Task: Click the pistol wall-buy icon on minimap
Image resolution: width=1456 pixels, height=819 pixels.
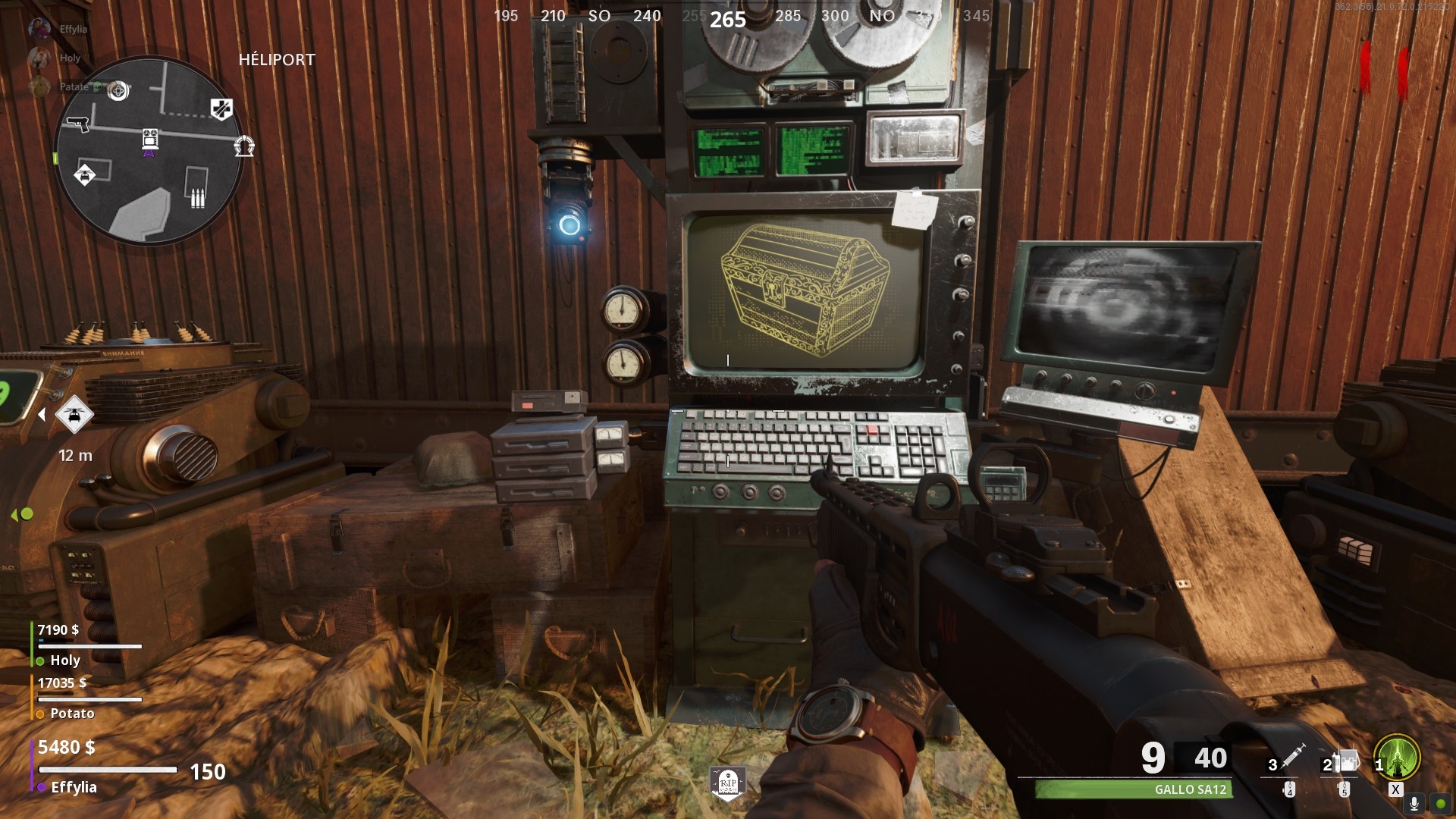Action: click(78, 125)
